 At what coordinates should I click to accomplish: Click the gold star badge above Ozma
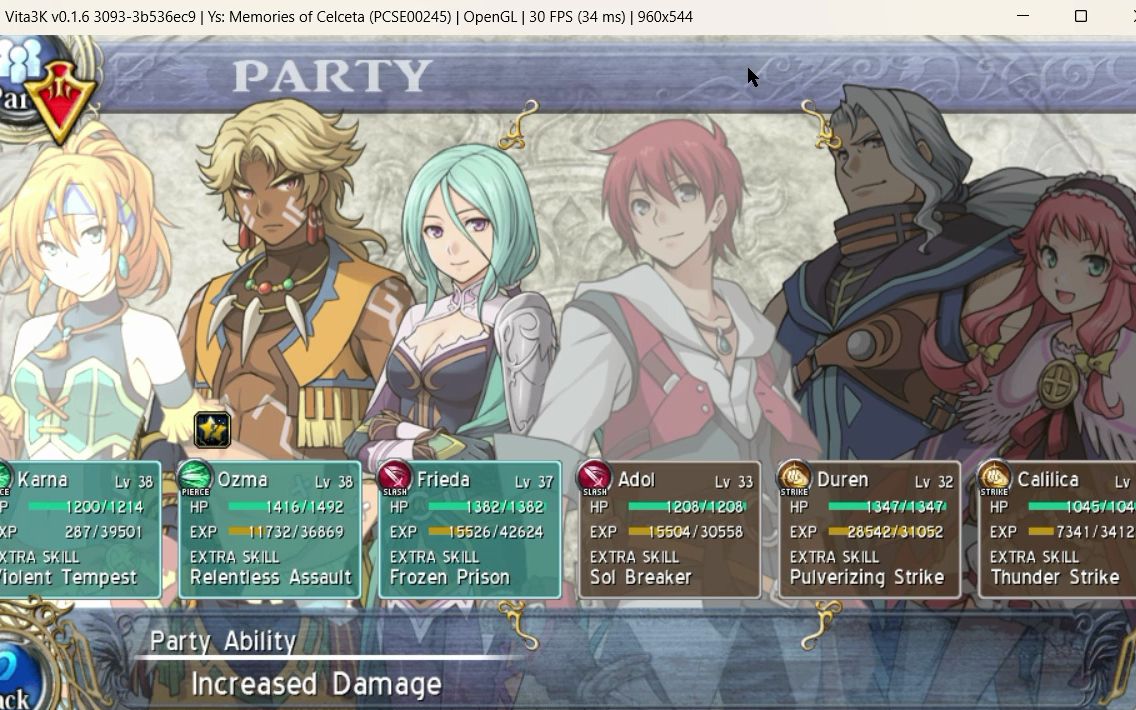pos(212,429)
